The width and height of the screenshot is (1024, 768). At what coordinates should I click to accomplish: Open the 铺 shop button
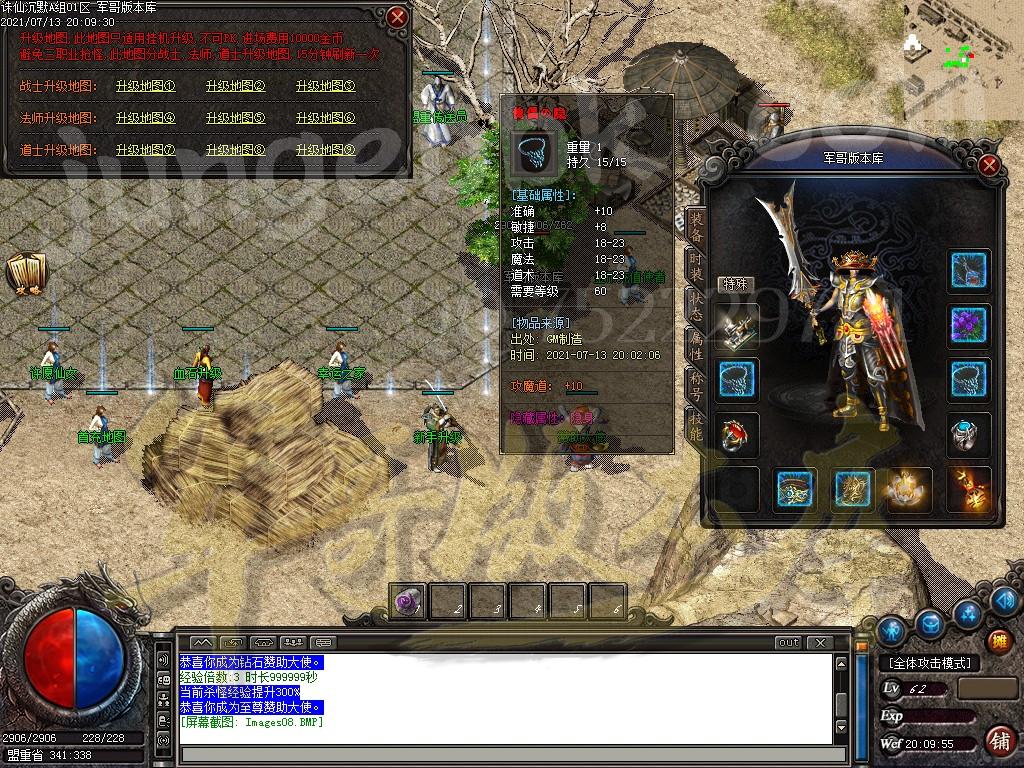998,741
